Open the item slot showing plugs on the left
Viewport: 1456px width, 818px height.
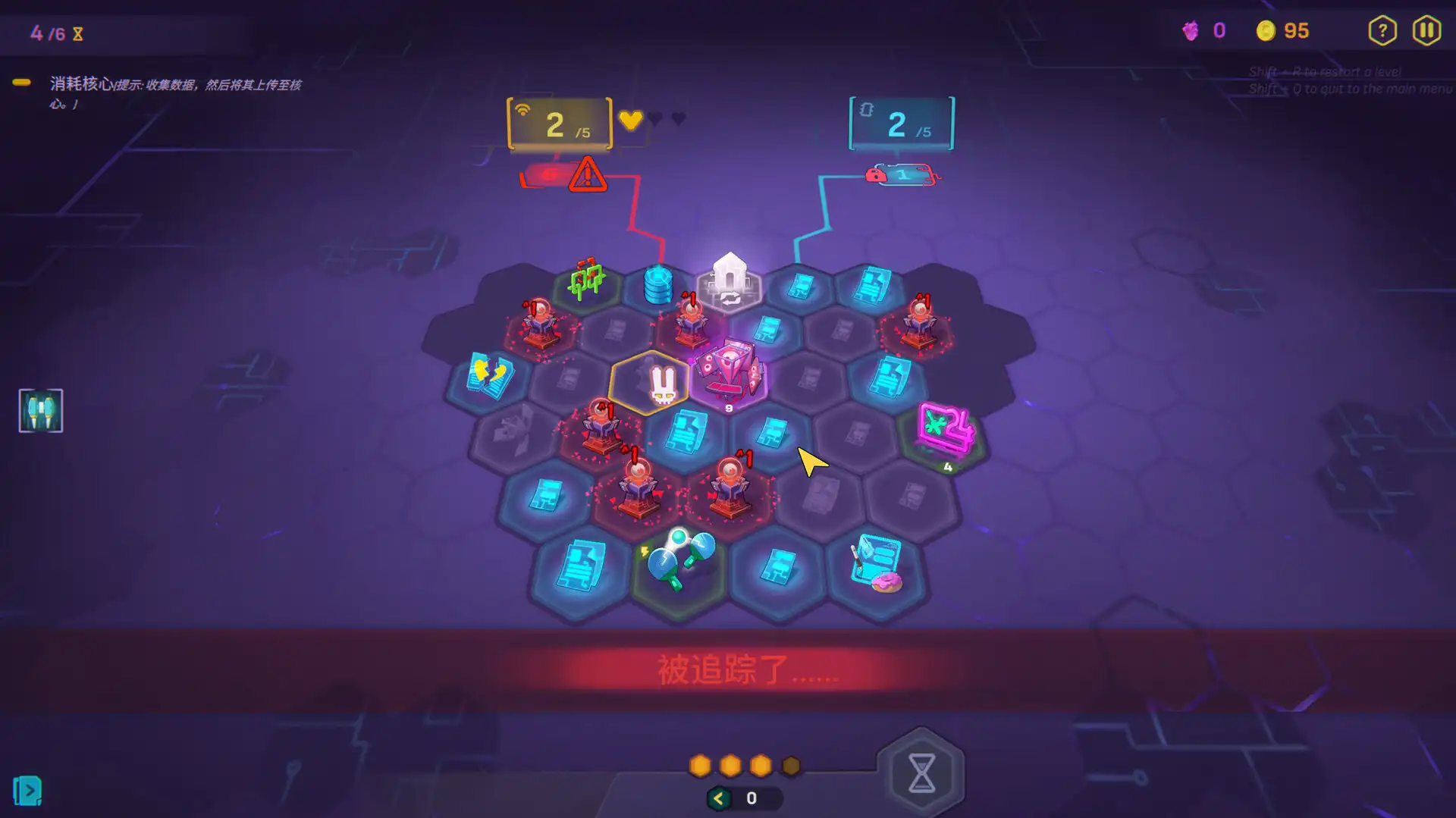coord(40,410)
